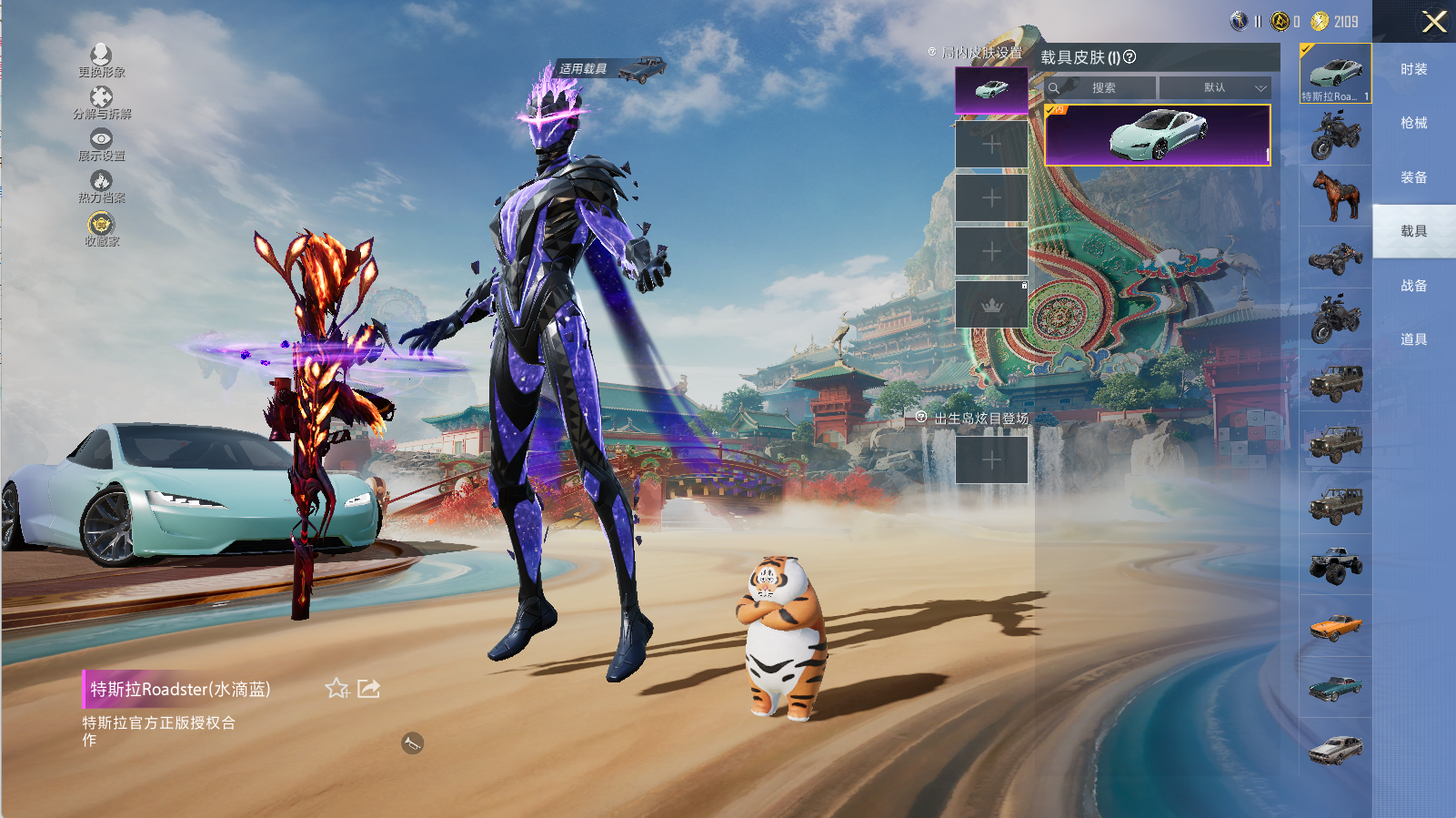Image resolution: width=1456 pixels, height=818 pixels.
Task: Switch to the 时装 tab
Action: point(1413,69)
